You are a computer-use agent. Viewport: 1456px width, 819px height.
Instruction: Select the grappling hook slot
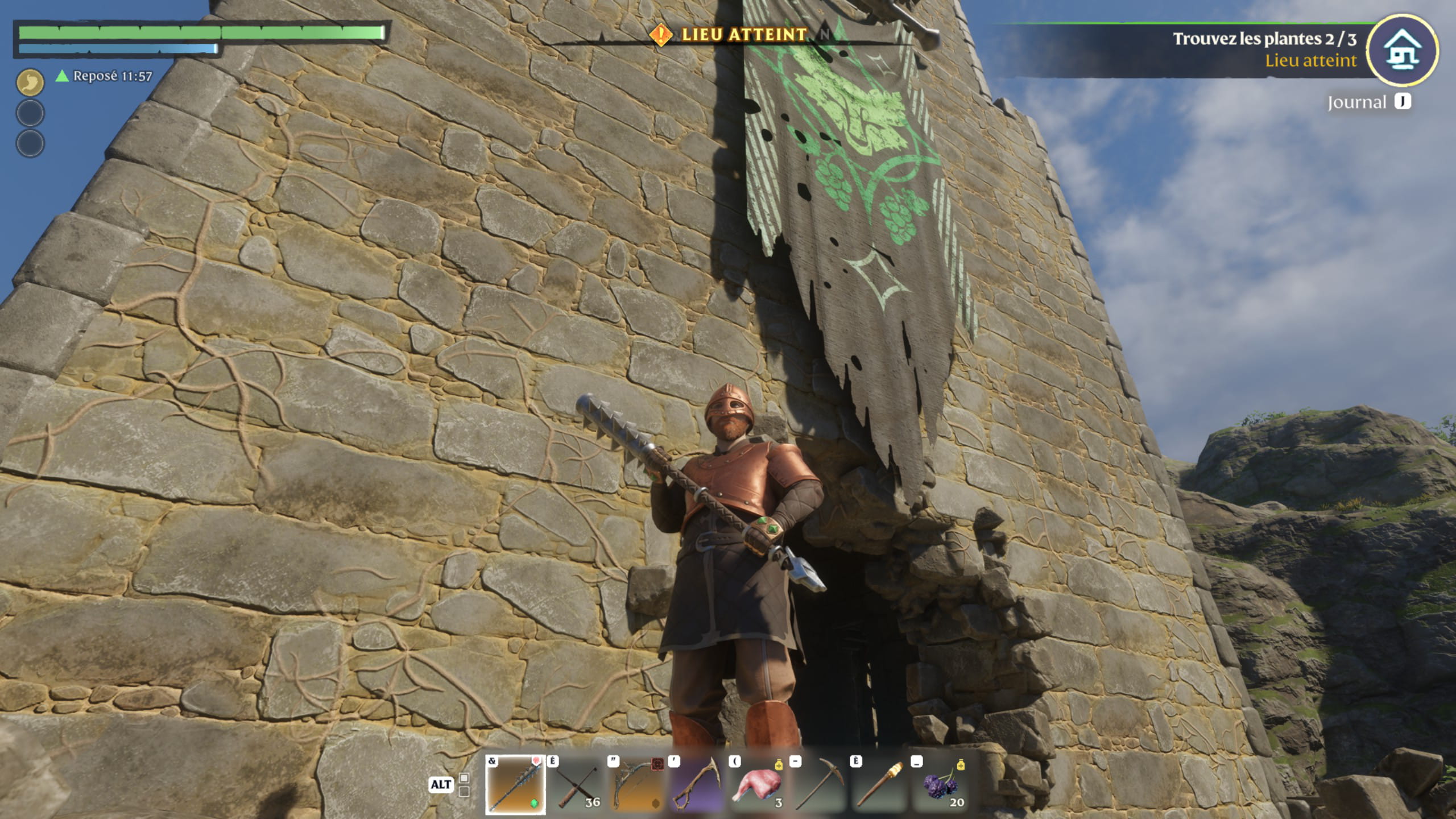(x=698, y=784)
